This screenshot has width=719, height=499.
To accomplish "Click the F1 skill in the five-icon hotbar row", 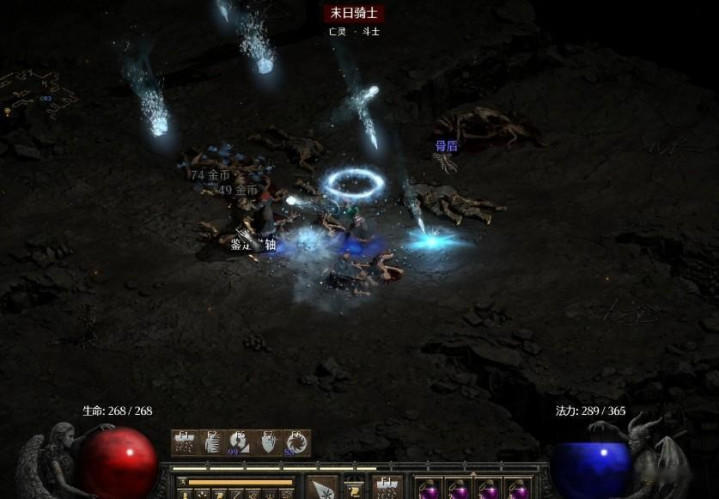I will pyautogui.click(x=185, y=443).
